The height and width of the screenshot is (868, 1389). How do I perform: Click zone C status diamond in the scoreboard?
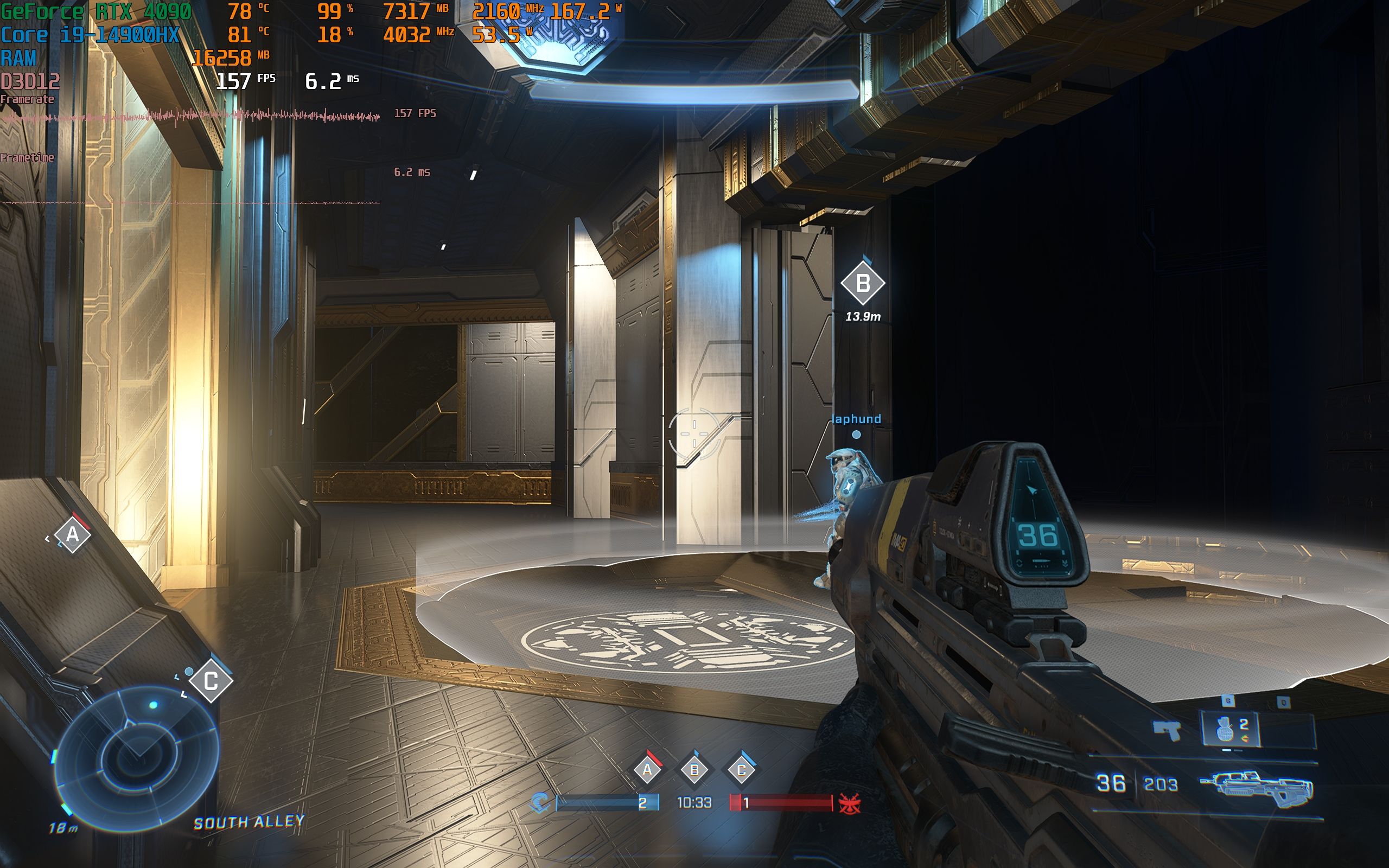click(741, 769)
